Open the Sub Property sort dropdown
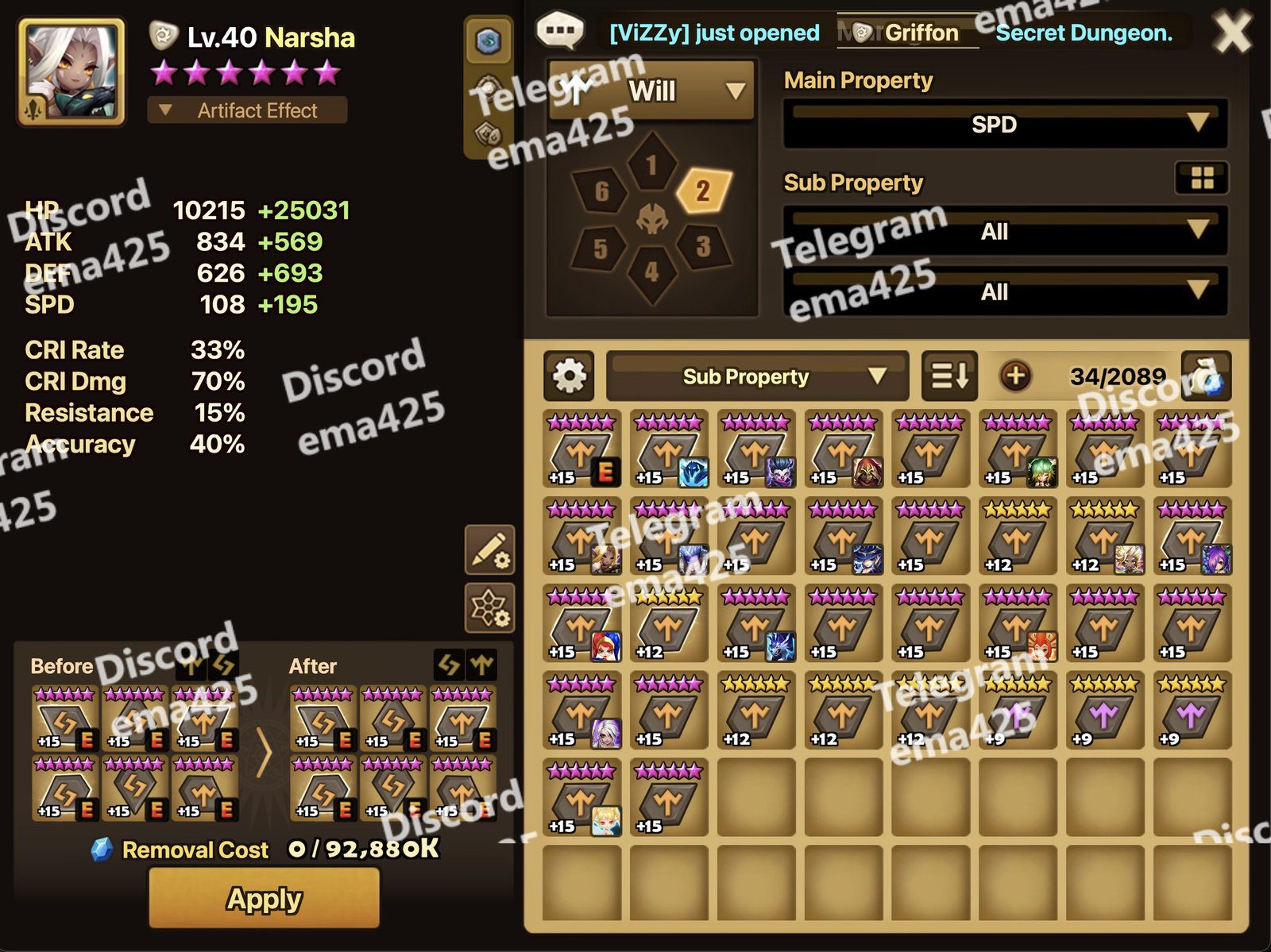The image size is (1271, 952). pyautogui.click(x=757, y=376)
